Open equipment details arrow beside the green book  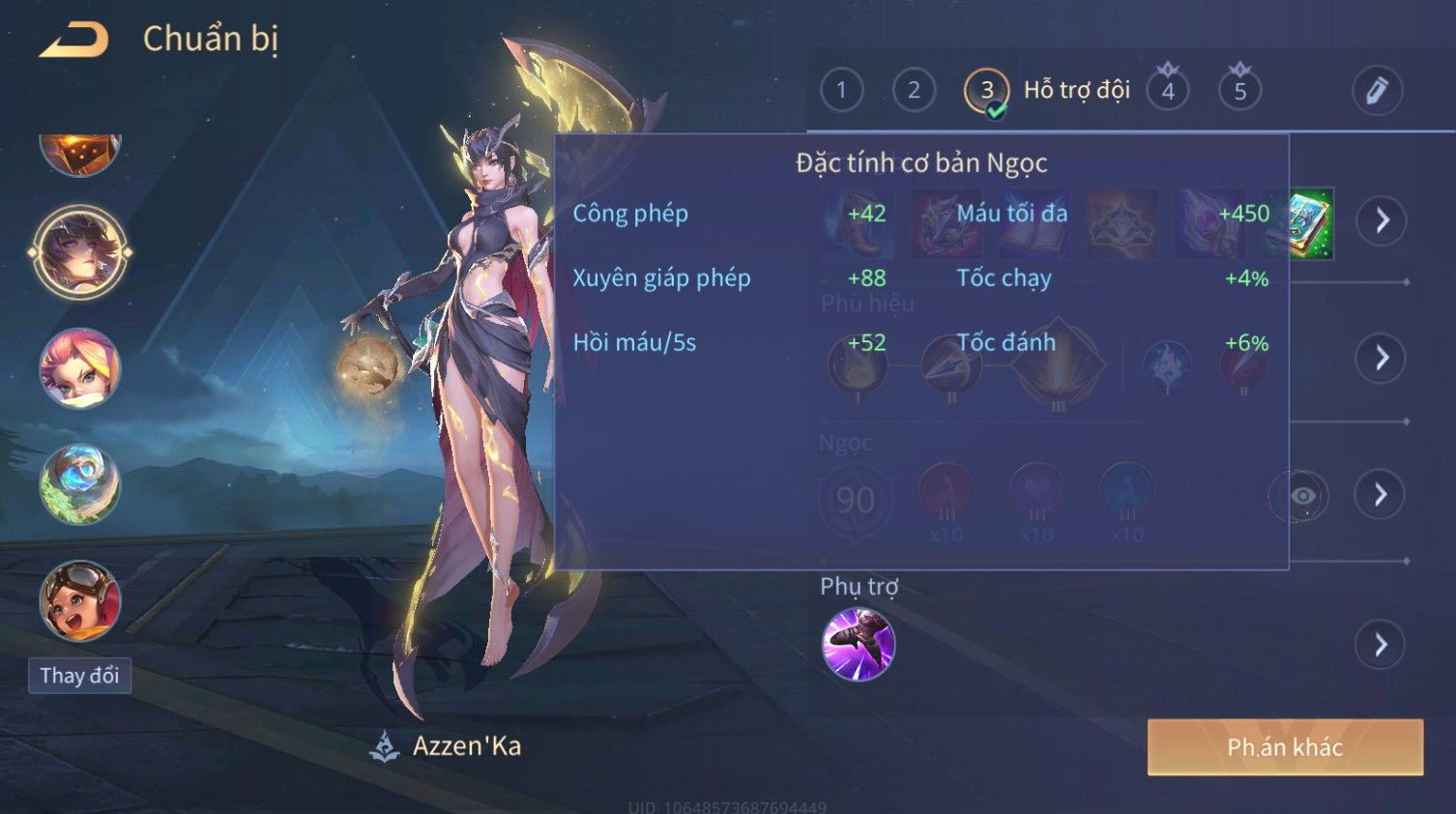1382,220
